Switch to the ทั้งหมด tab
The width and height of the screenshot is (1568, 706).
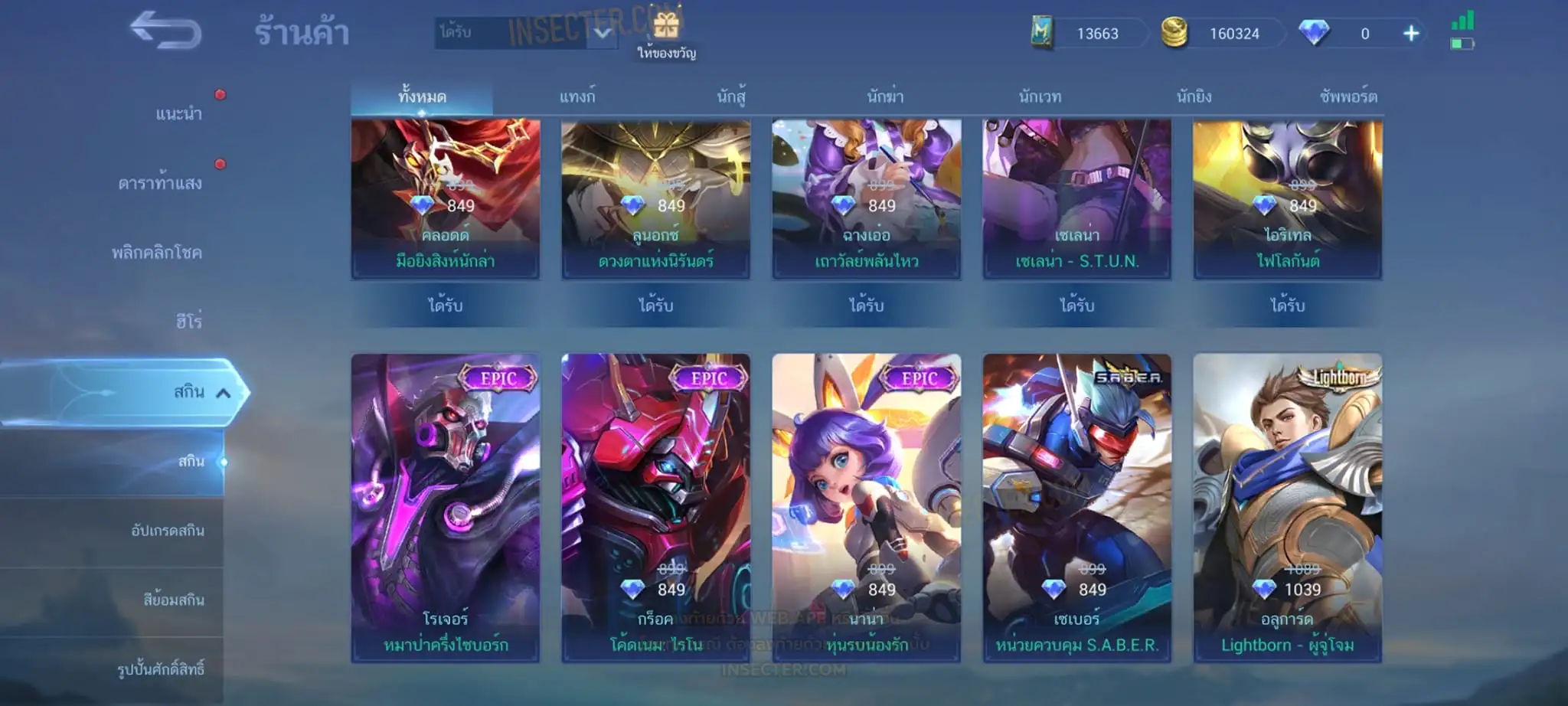pos(422,97)
